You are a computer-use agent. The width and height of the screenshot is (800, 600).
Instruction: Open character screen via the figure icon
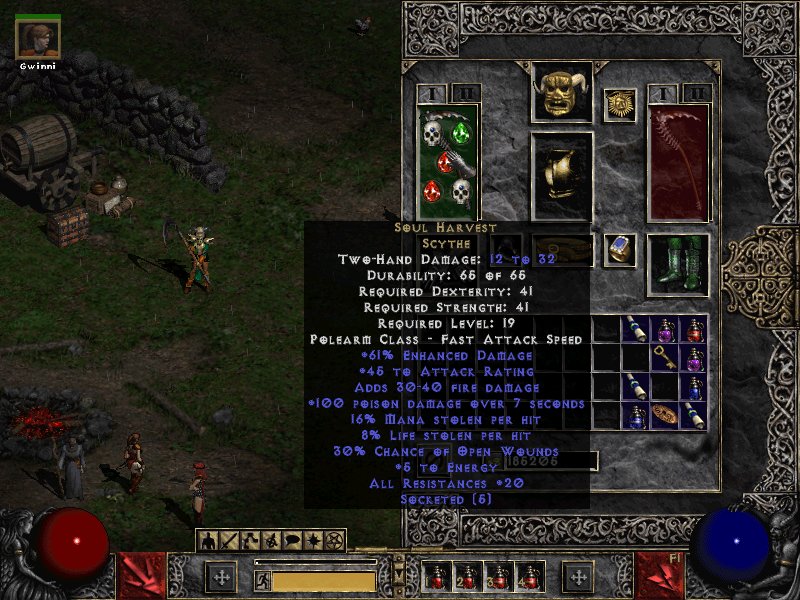coord(209,541)
